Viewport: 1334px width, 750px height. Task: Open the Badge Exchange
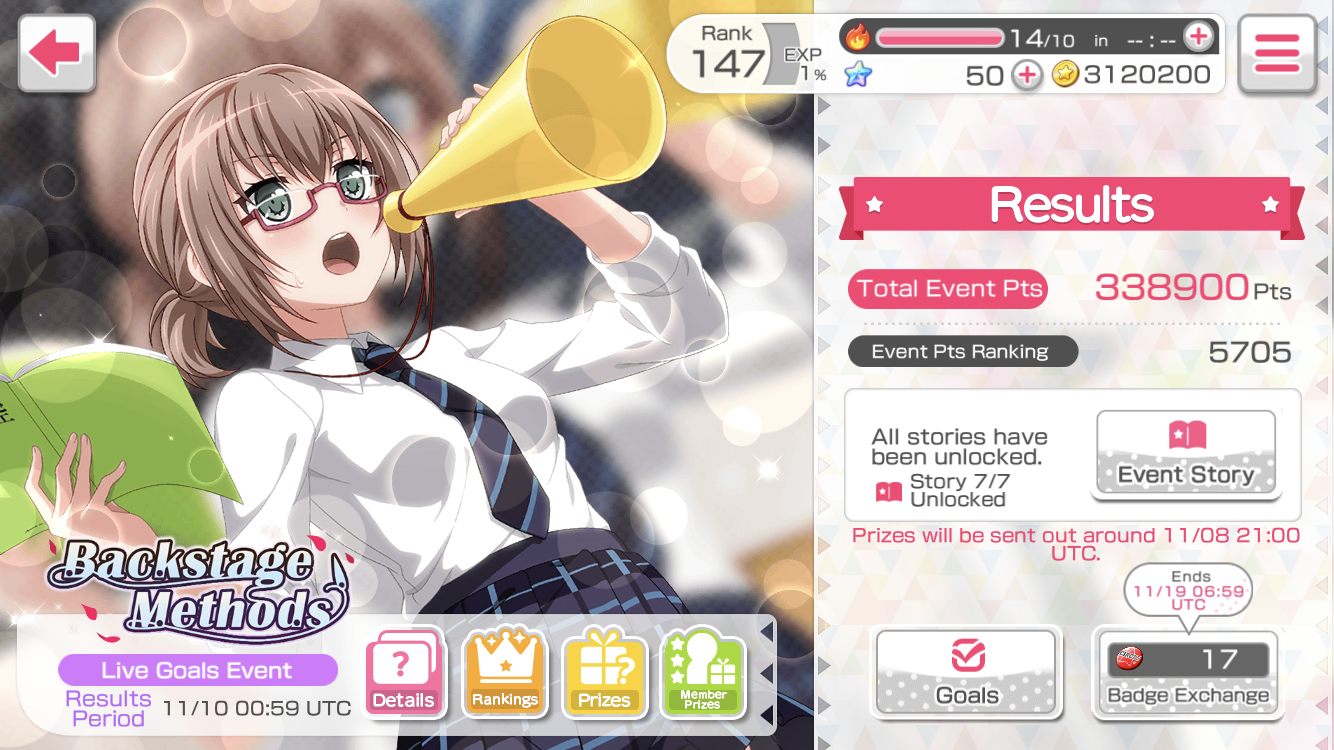1187,672
